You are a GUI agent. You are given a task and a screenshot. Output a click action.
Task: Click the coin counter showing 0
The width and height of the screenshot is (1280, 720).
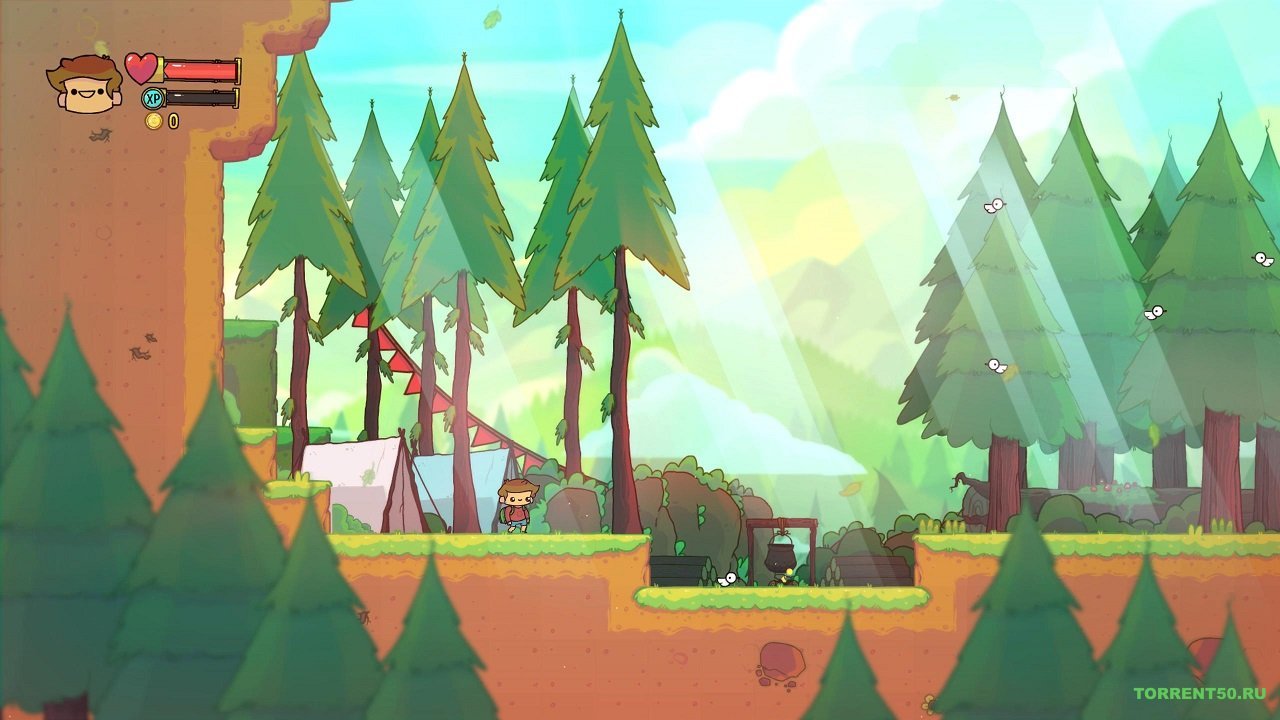tap(172, 123)
